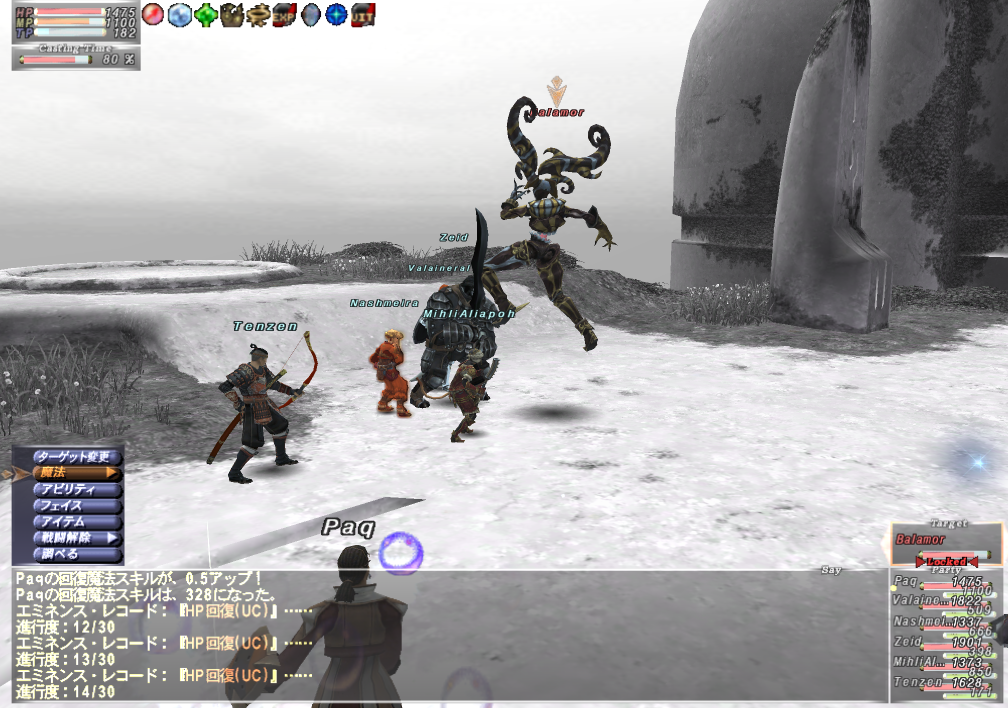Click the whirlwind status effect icon
The height and width of the screenshot is (708, 1008).
pos(258,15)
